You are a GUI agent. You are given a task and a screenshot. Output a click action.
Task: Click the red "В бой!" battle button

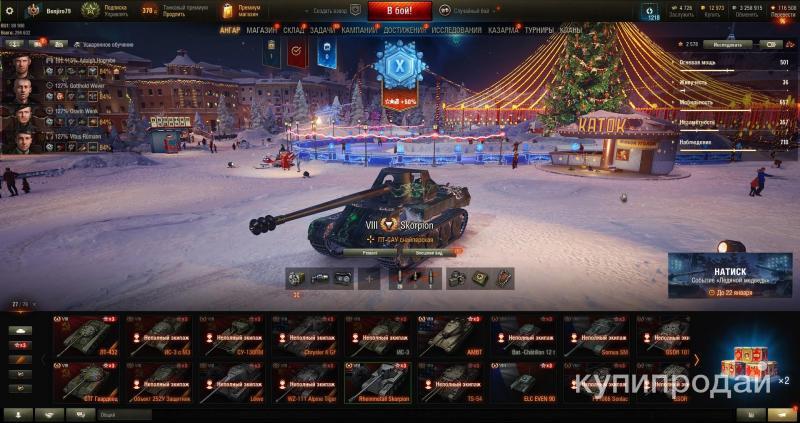400,11
